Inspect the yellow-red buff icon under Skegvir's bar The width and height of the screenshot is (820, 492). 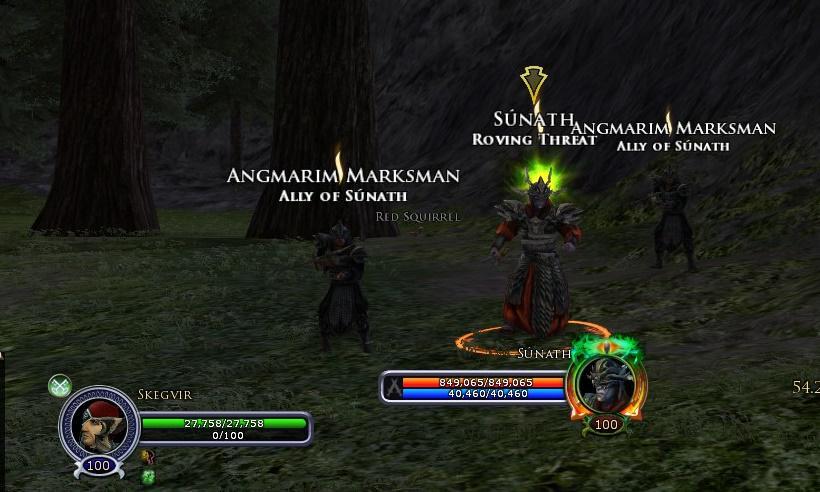pos(148,456)
